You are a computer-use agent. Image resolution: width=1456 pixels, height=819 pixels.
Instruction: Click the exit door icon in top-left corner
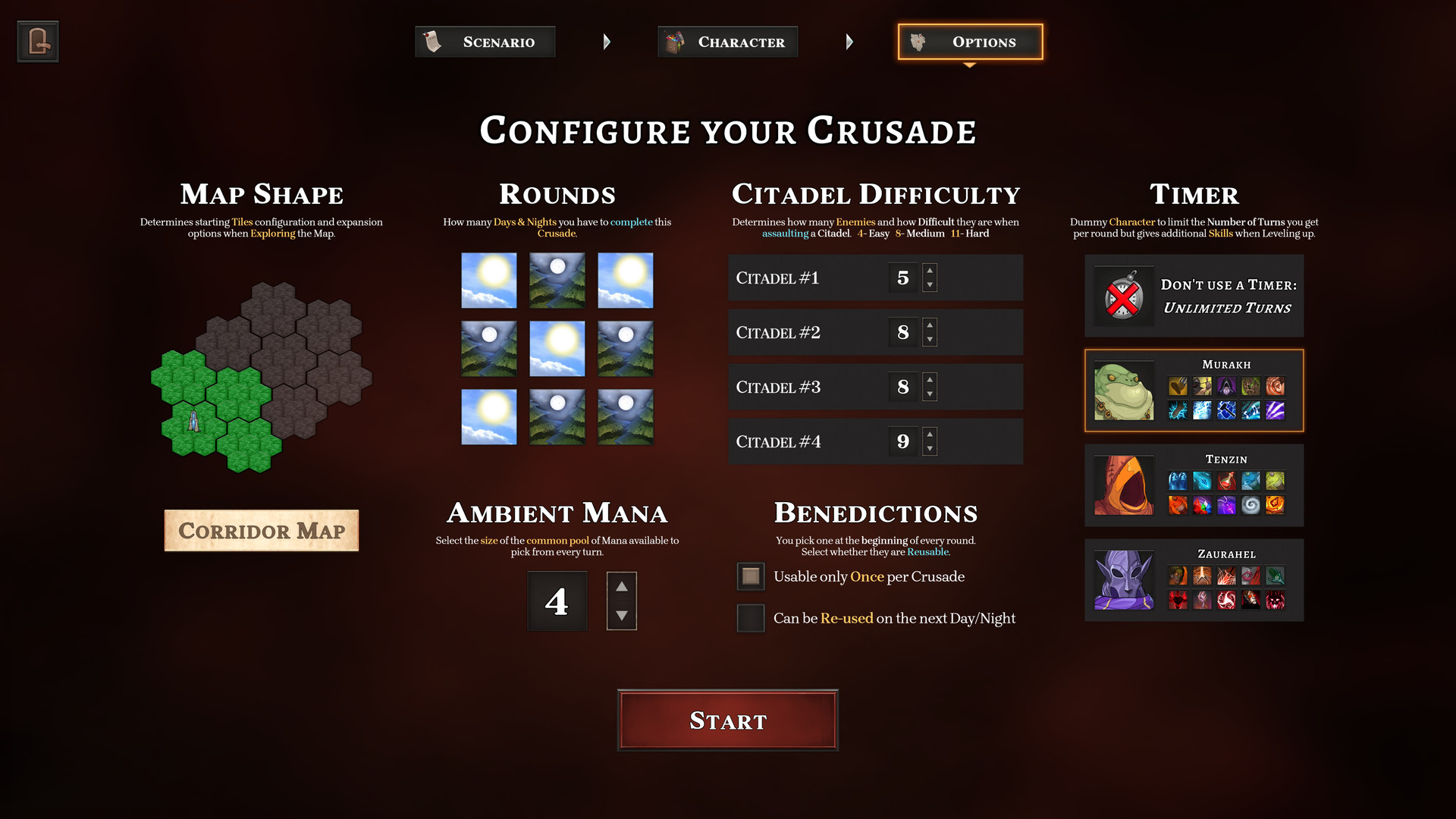[37, 41]
